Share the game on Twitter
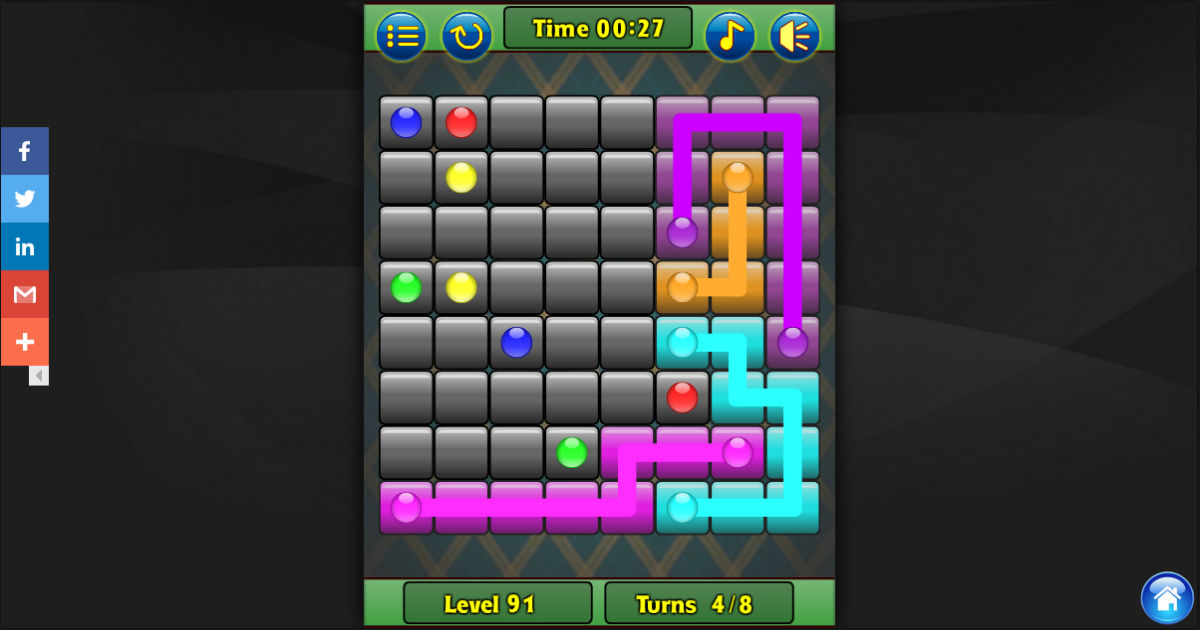This screenshot has height=630, width=1200. coord(25,199)
